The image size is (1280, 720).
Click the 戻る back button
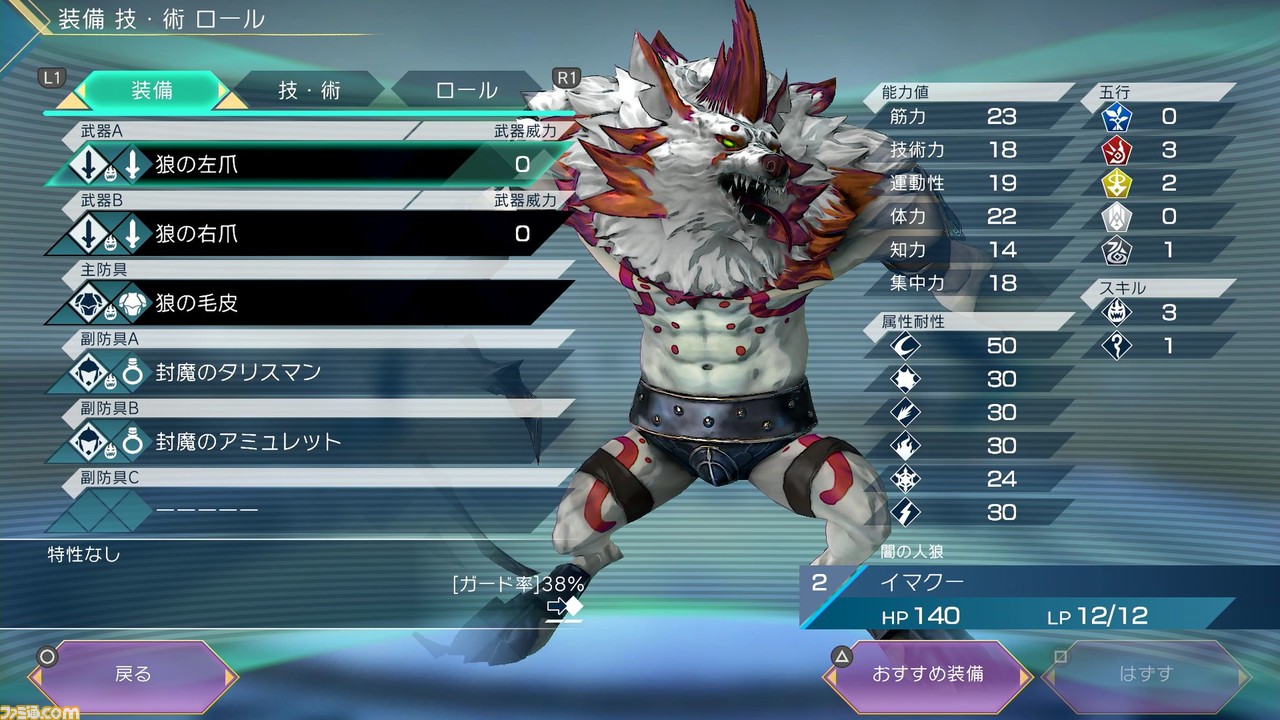click(x=133, y=674)
